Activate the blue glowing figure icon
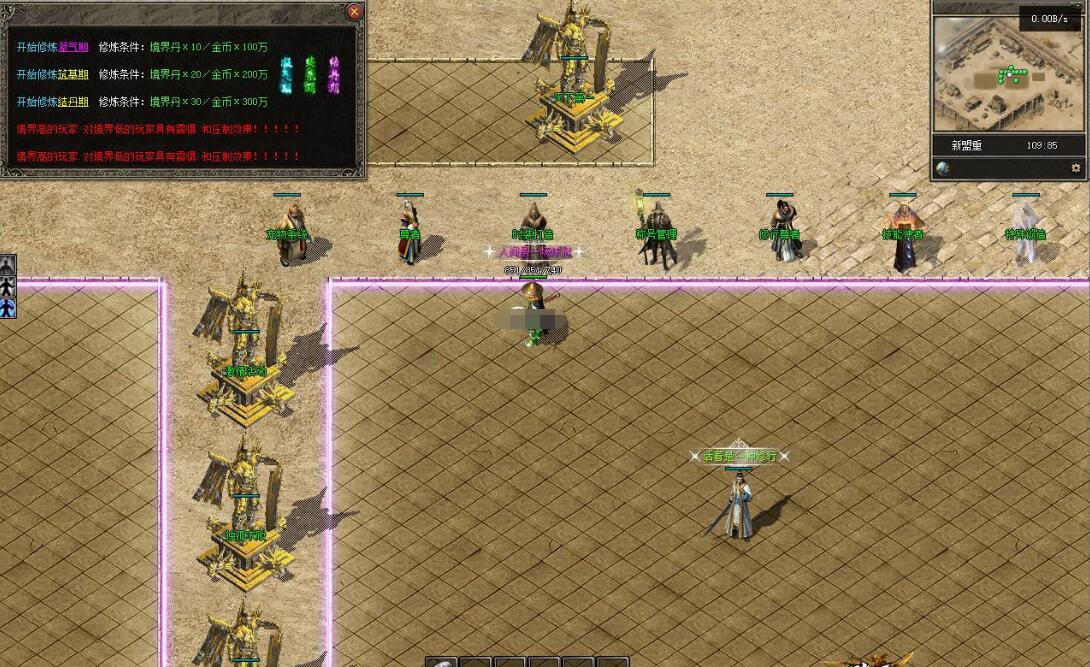The image size is (1090, 667). pos(8,308)
